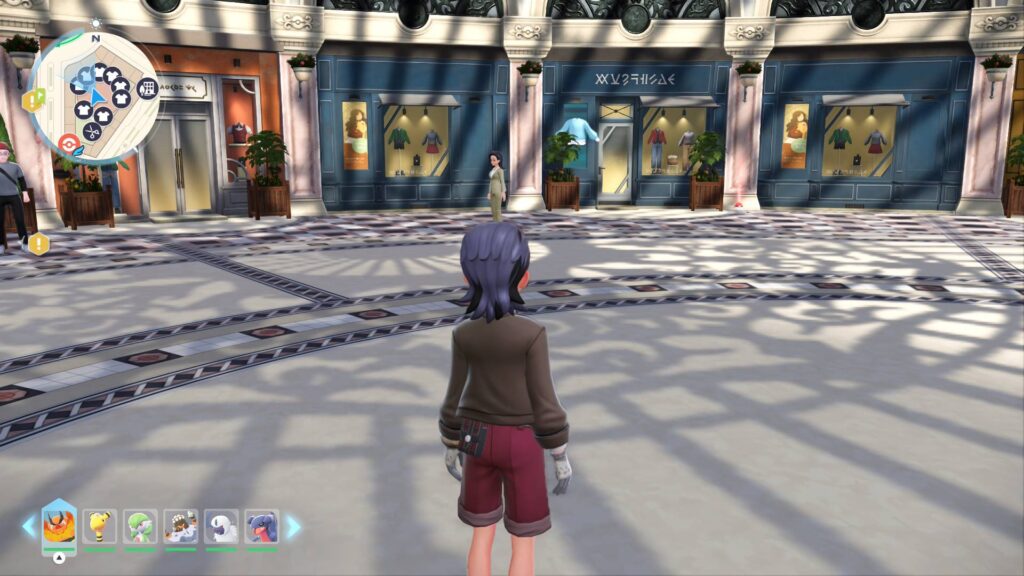Image resolution: width=1024 pixels, height=576 pixels.
Task: Click the left arrow of party bar
Action: click(x=29, y=526)
